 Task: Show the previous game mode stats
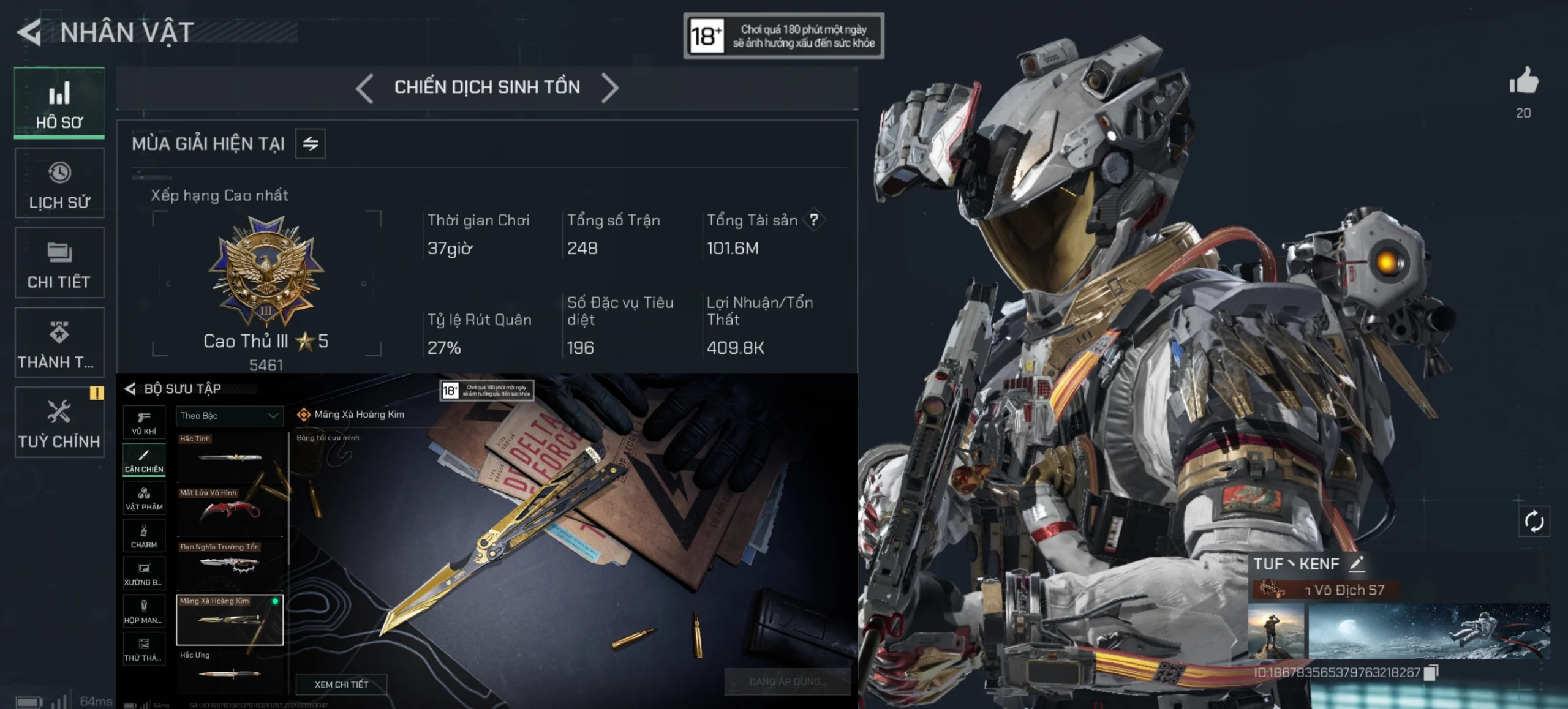[x=364, y=88]
